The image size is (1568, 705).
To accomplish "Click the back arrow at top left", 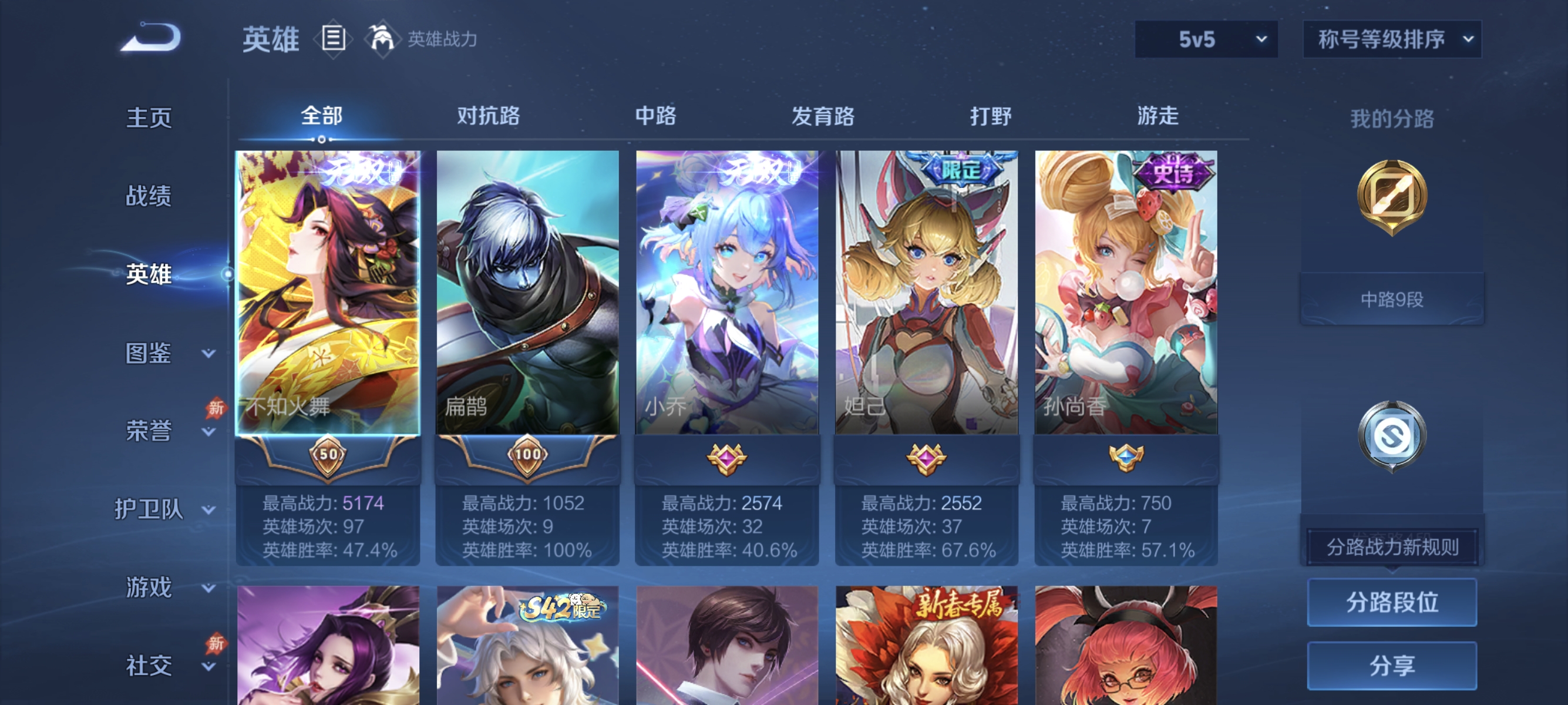I will coord(152,38).
